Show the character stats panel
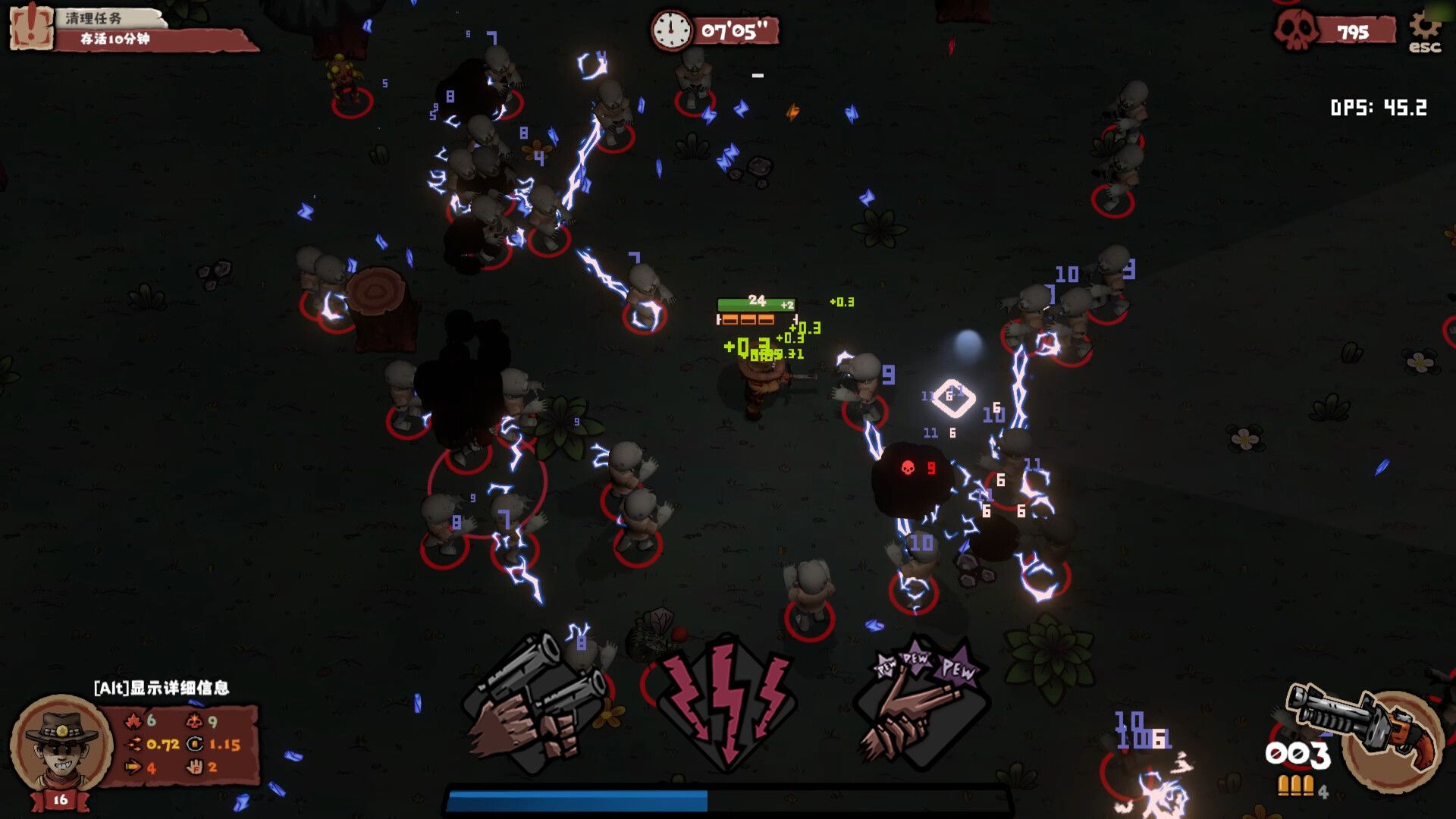 tap(182, 745)
